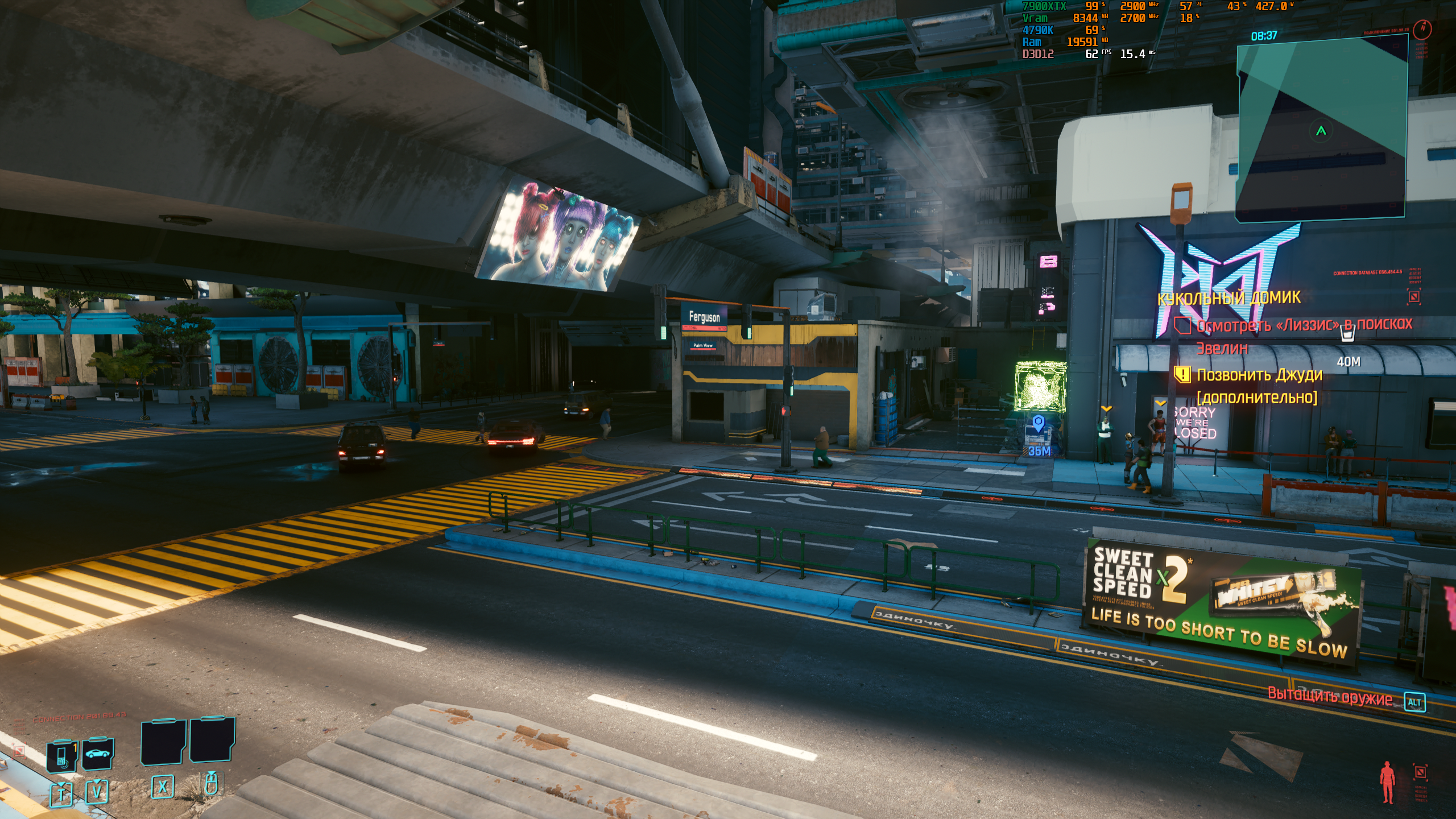1456x819 pixels.
Task: Click the compass north indicator
Action: pos(1422,28)
